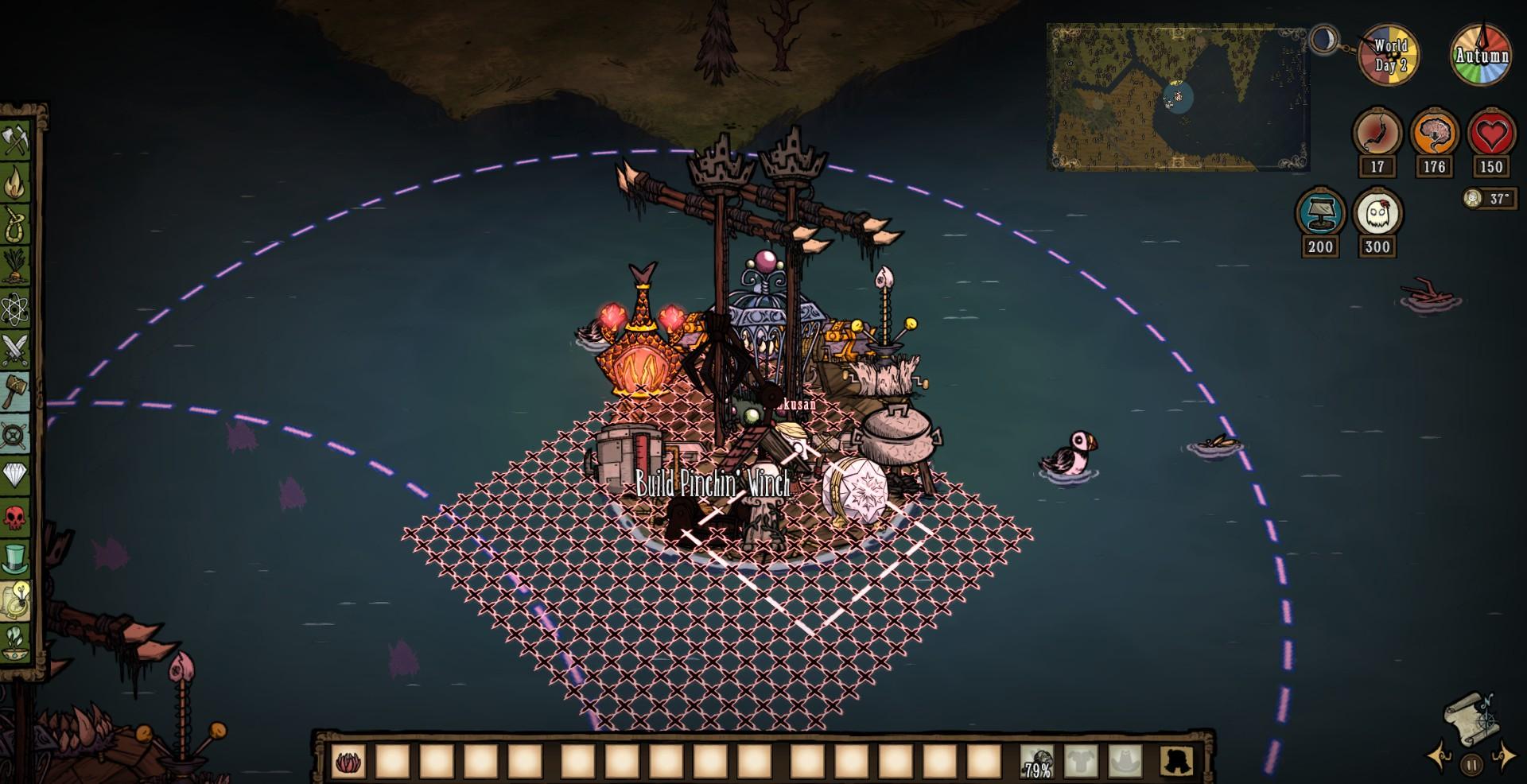This screenshot has height=784, width=1527.
Task: Select the rope knot Survival tab
Action: pos(17,225)
